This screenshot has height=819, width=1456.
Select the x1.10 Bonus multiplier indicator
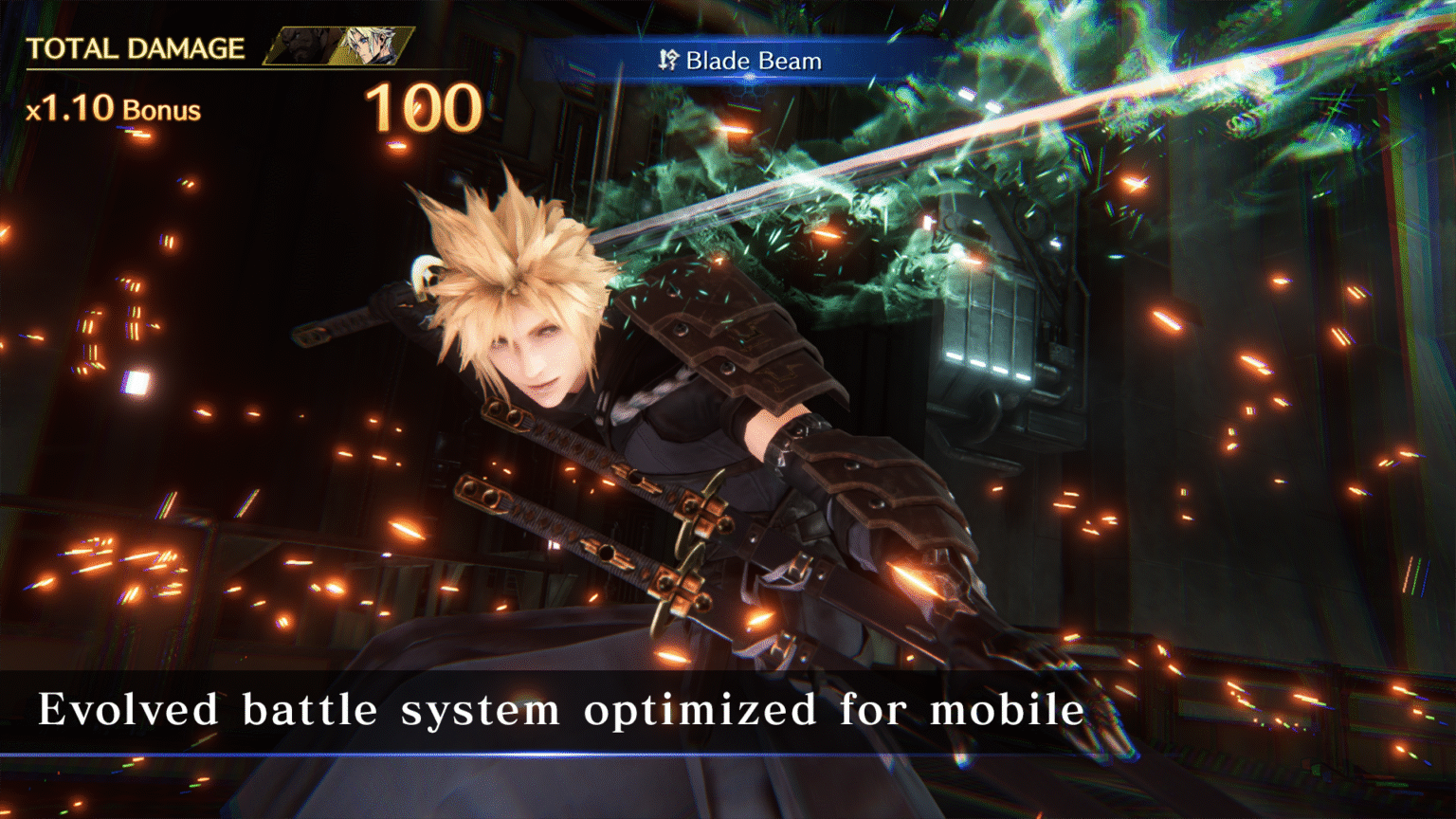[114, 107]
